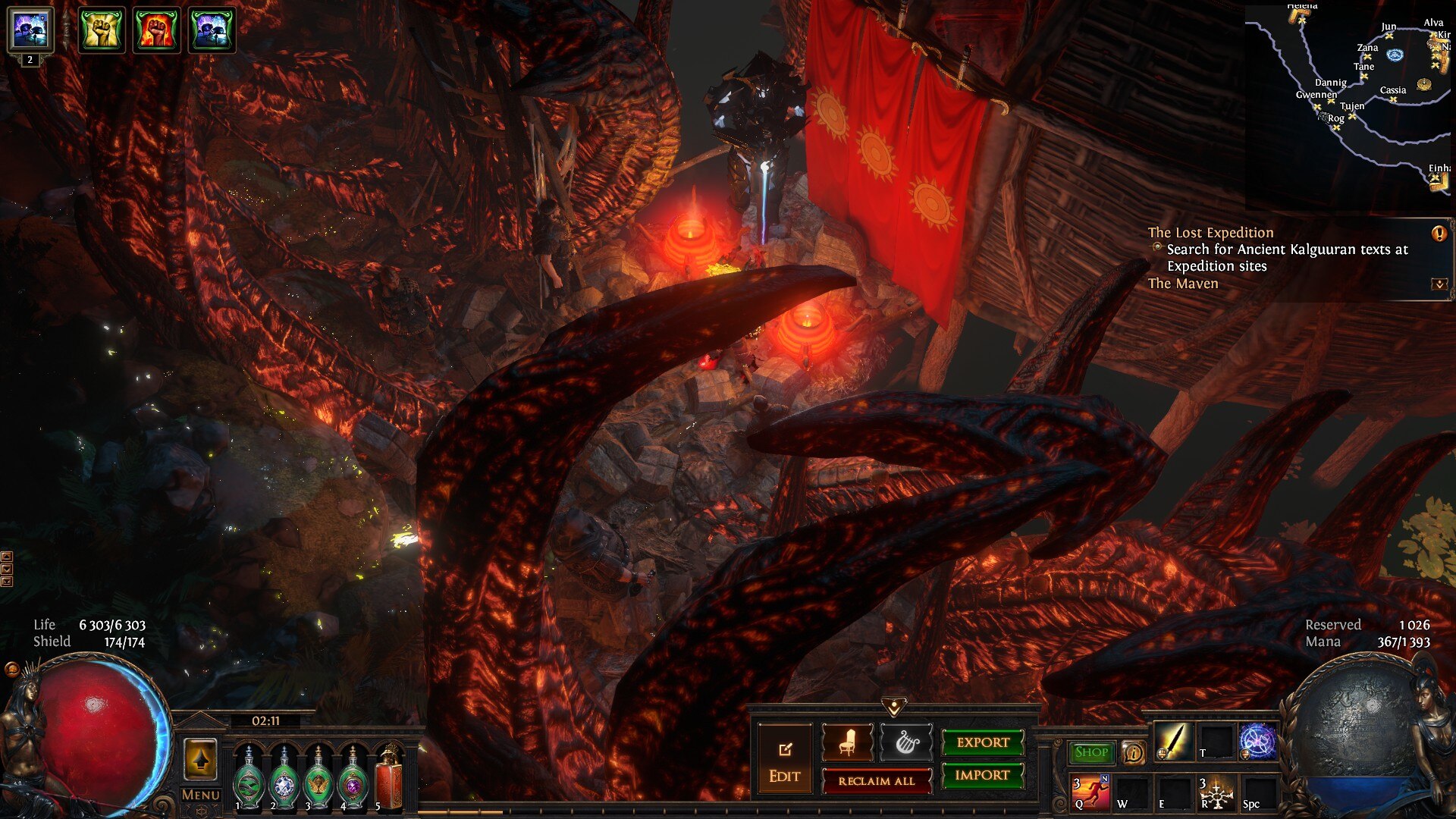Viewport: 1456px width, 819px height.
Task: Click the info speech-bubble icon
Action: [1134, 753]
